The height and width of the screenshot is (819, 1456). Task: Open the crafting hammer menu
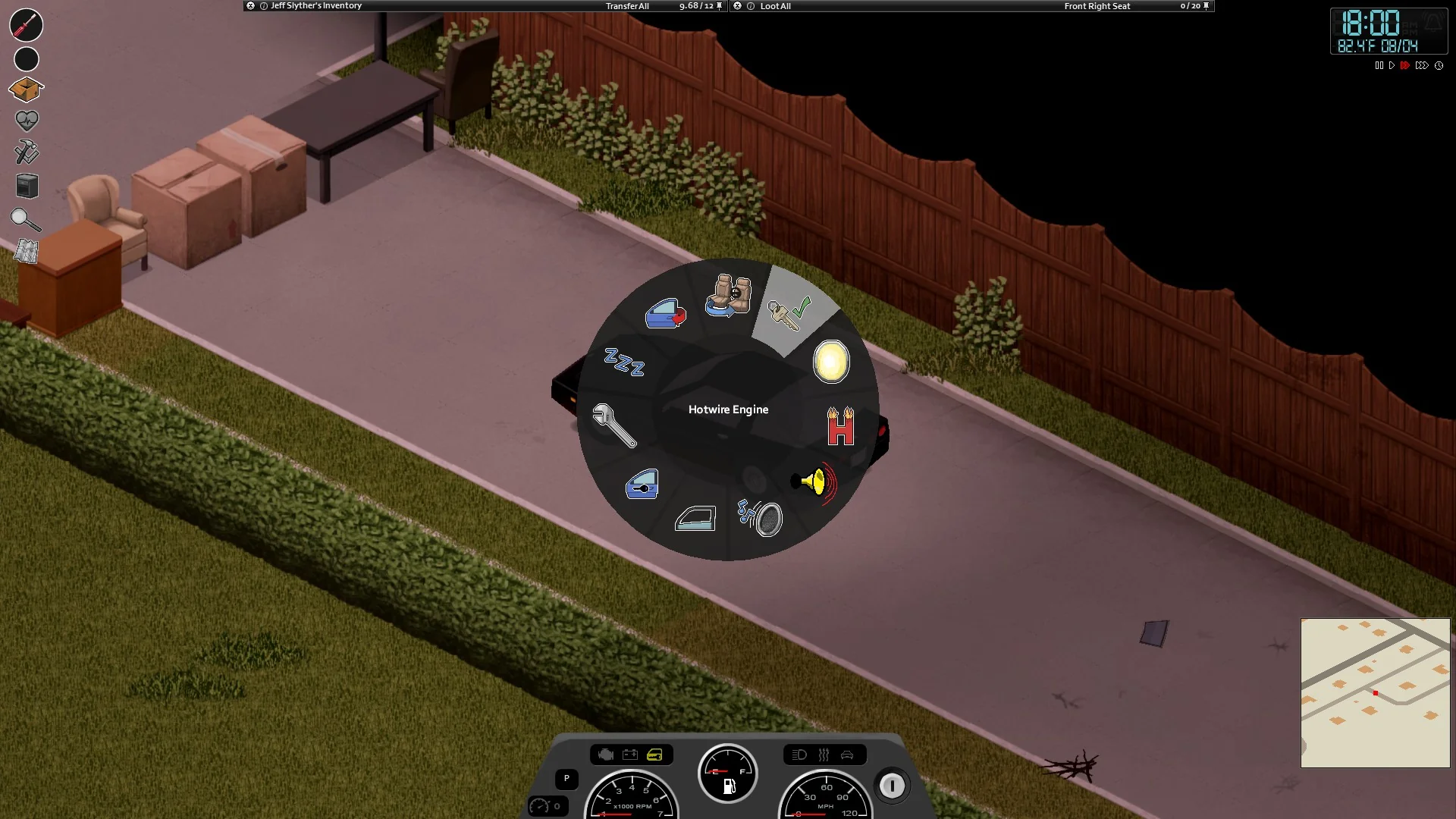click(x=27, y=152)
